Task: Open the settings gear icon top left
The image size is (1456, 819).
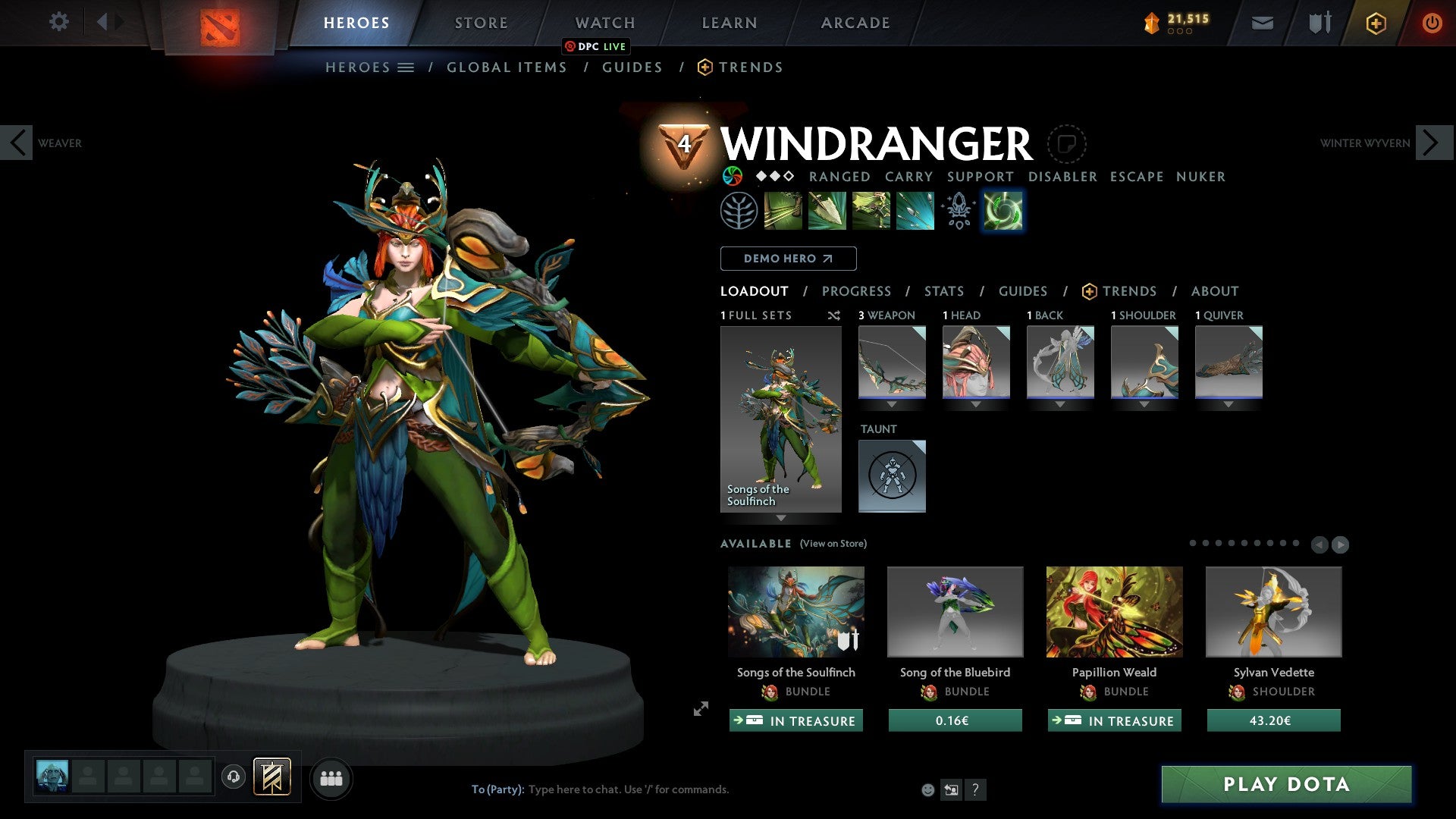Action: coord(58,22)
